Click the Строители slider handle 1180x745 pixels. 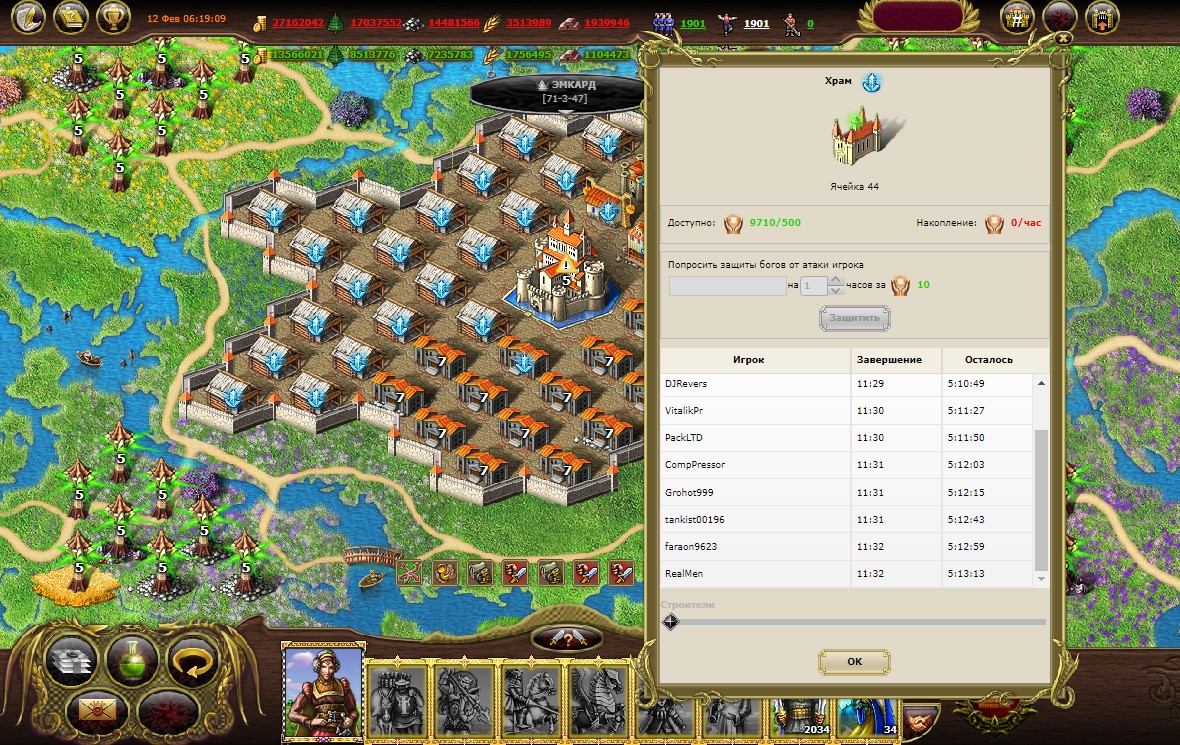pyautogui.click(x=671, y=621)
